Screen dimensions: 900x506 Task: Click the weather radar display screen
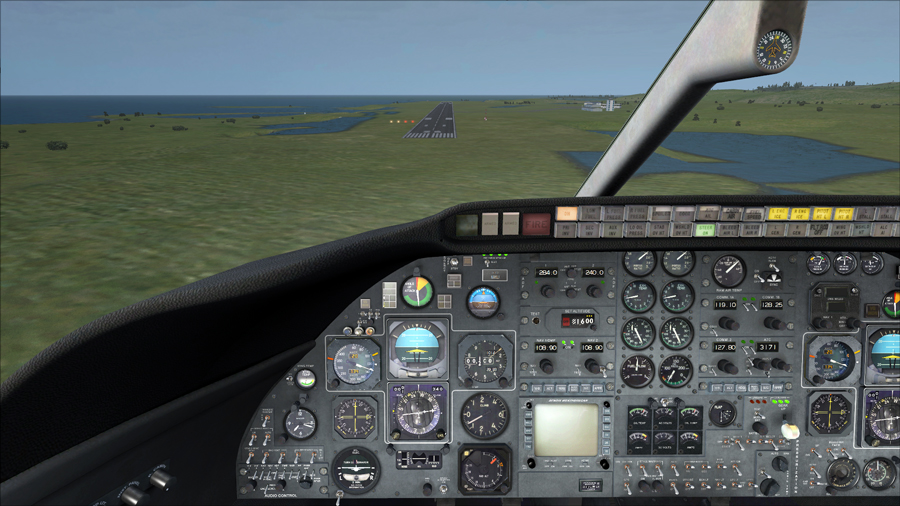pyautogui.click(x=566, y=428)
